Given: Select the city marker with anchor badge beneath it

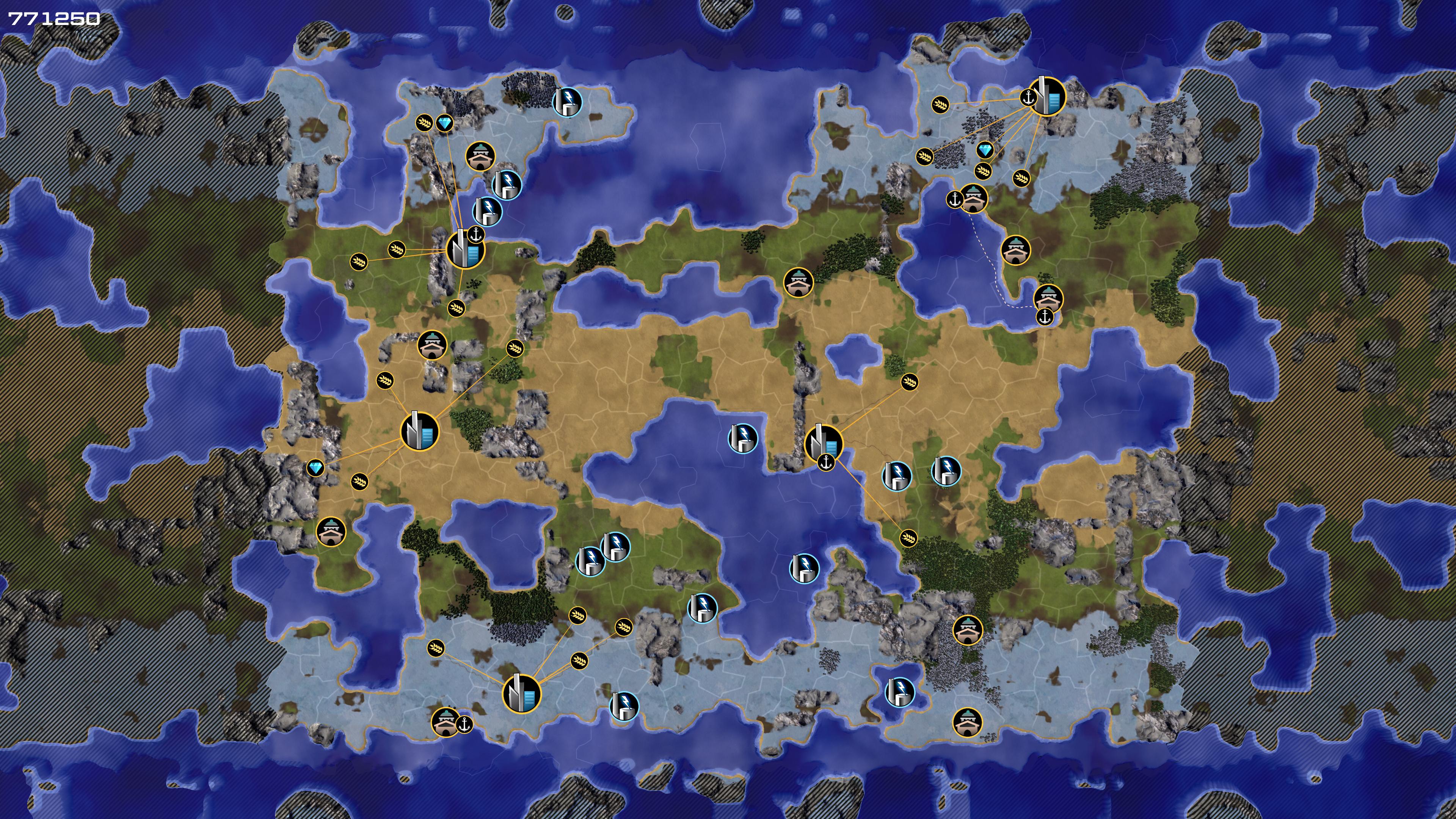Looking at the screenshot, I should tap(824, 443).
